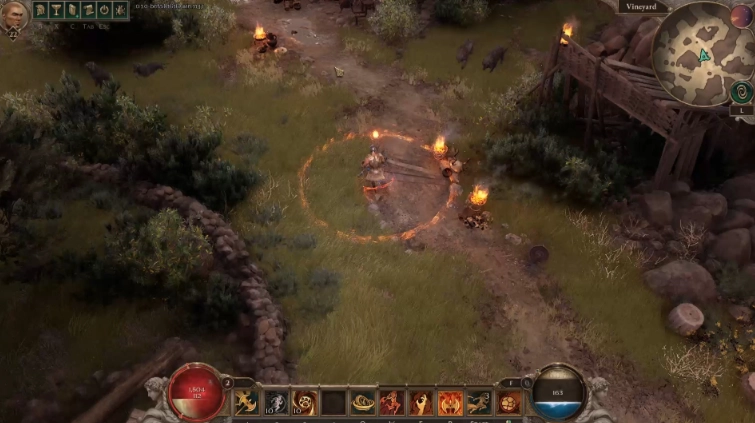Use the white swirl skill slot
755x423 pixels.
276,402
